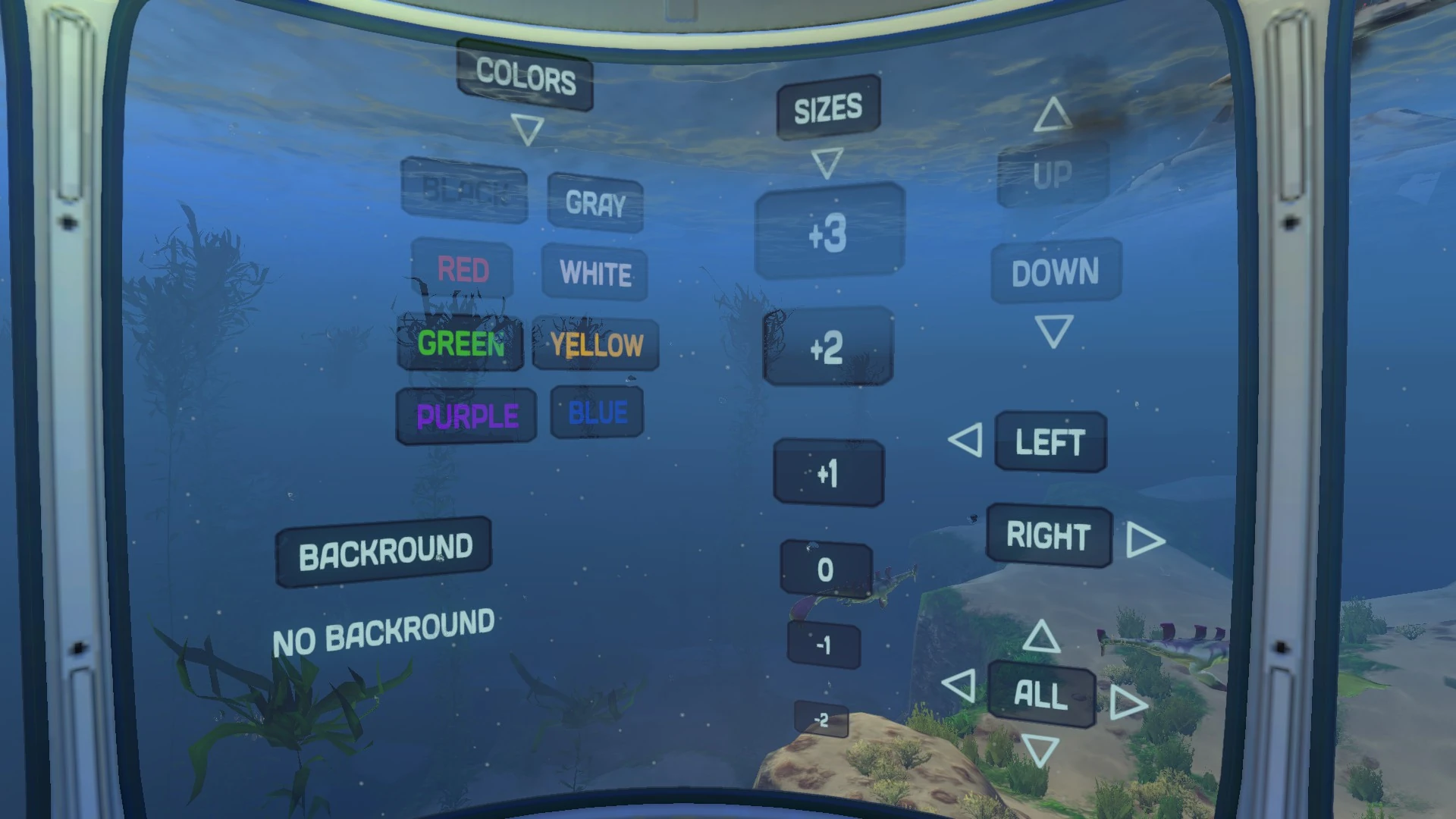Image resolution: width=1456 pixels, height=819 pixels.
Task: Enable the BACKROUND option
Action: click(384, 548)
